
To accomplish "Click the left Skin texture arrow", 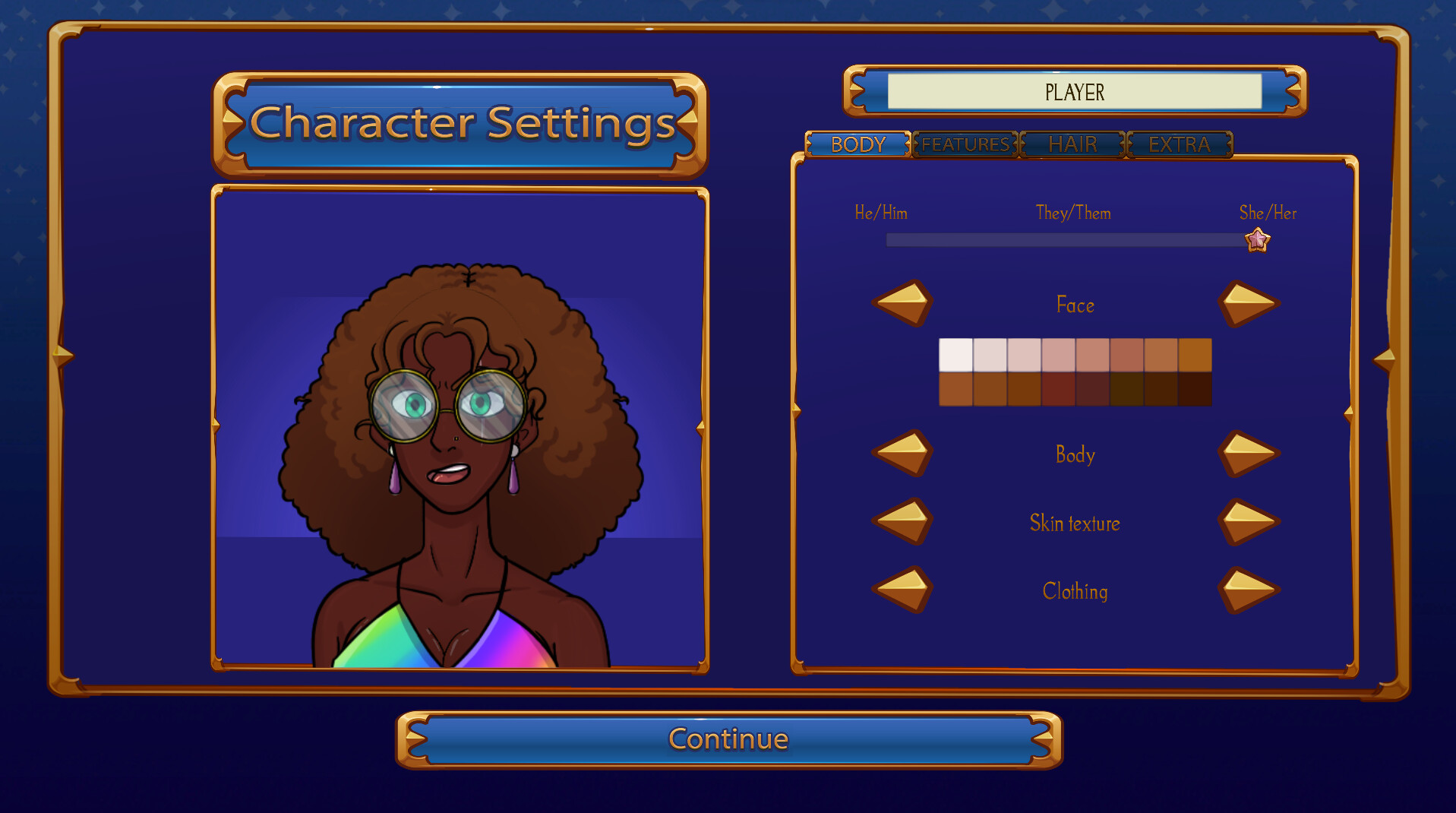I will [902, 522].
